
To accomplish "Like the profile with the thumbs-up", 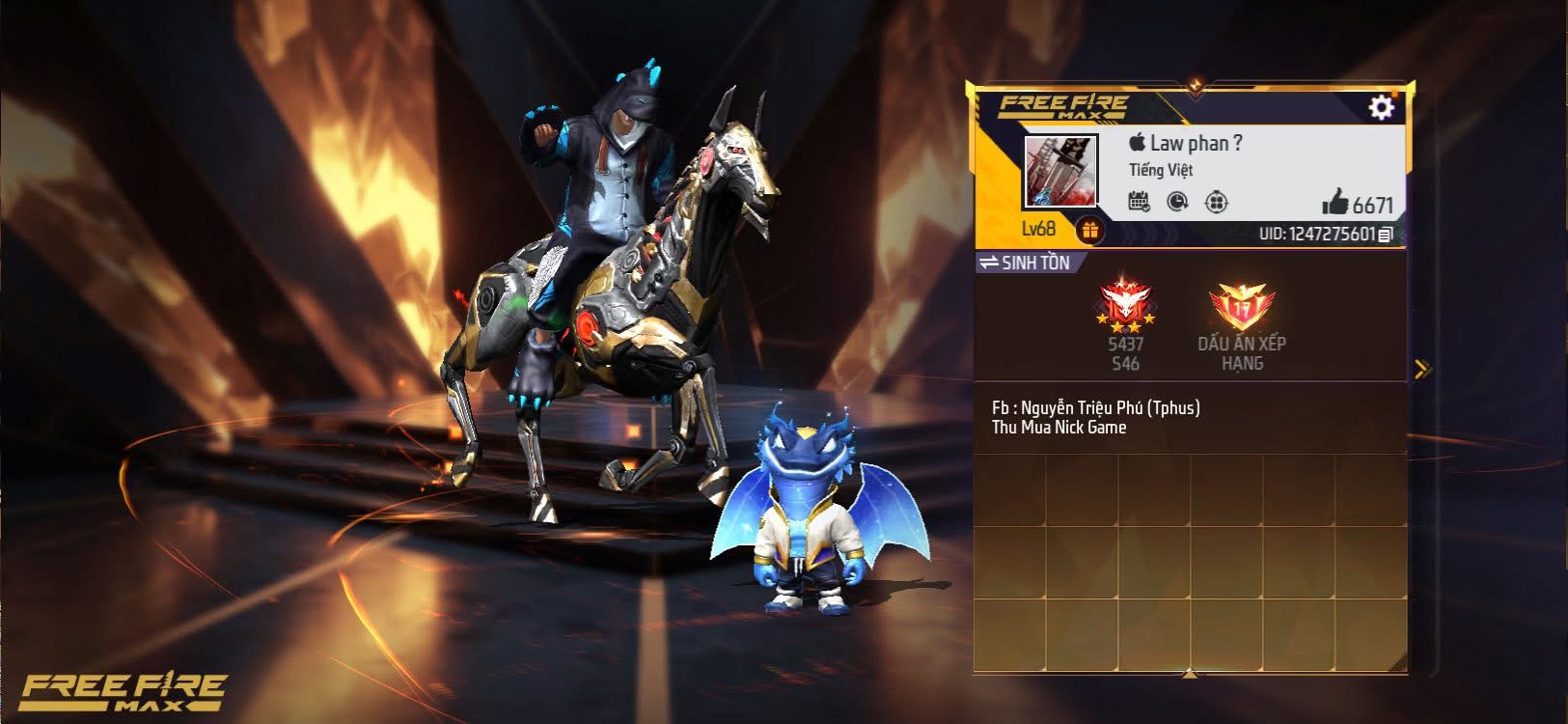I will (x=1335, y=203).
